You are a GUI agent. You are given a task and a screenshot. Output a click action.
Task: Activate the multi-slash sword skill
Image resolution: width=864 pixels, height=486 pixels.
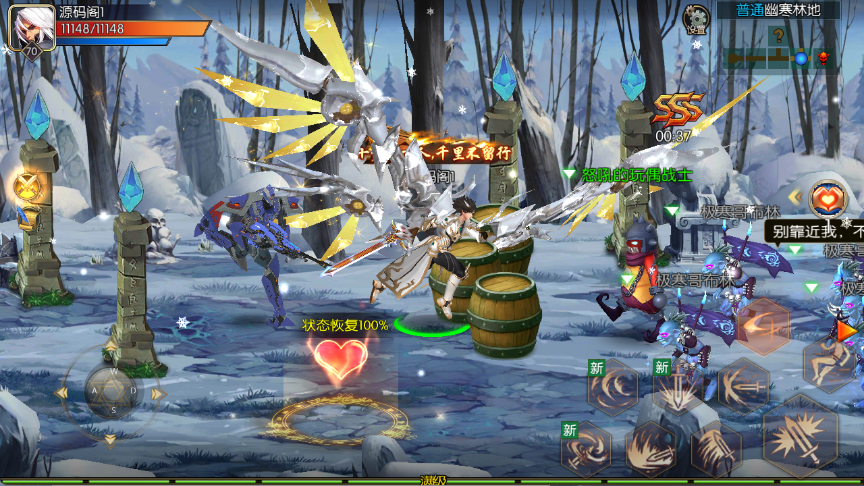pos(716,447)
